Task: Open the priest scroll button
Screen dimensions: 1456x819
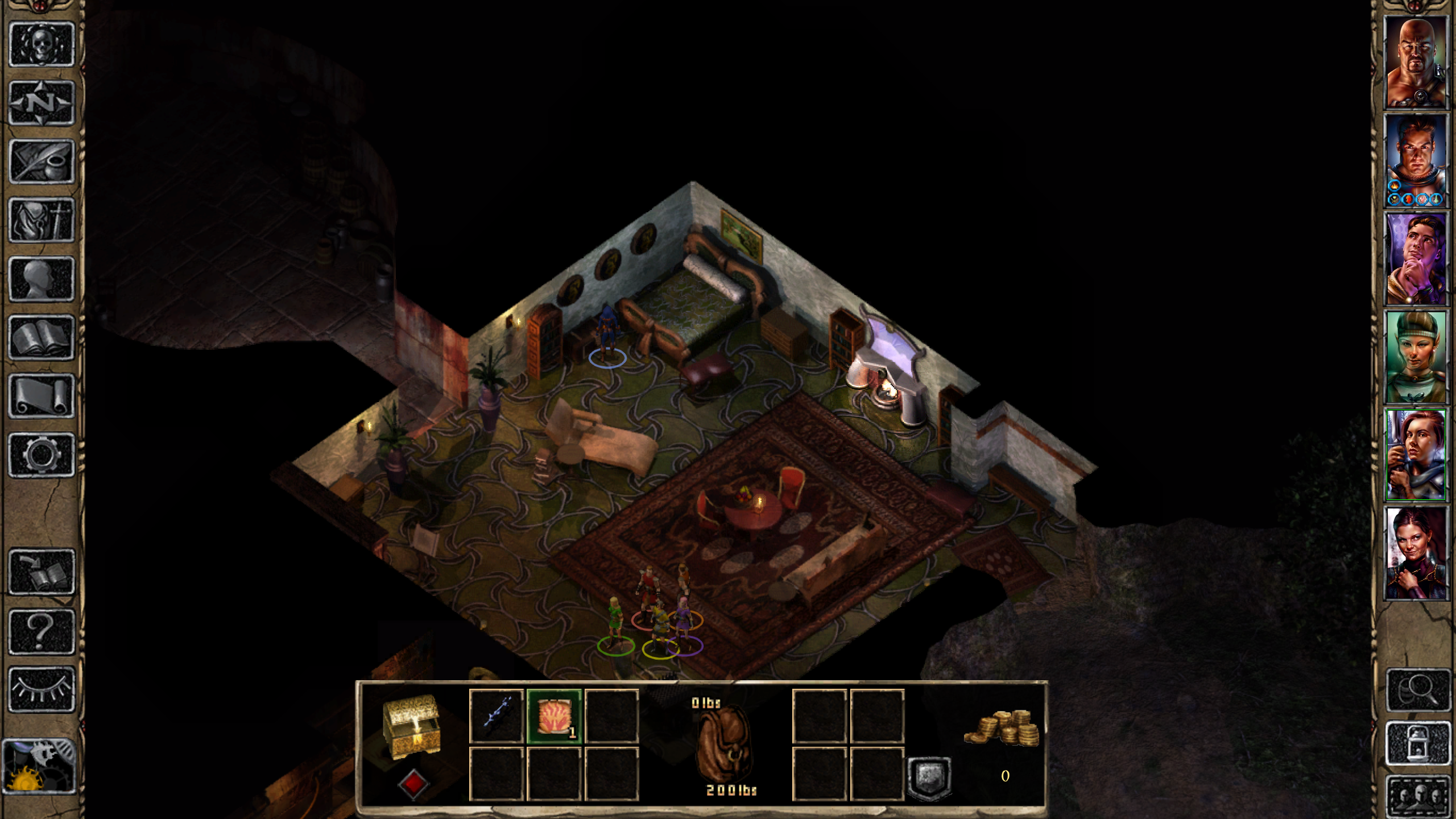Action: (x=42, y=396)
